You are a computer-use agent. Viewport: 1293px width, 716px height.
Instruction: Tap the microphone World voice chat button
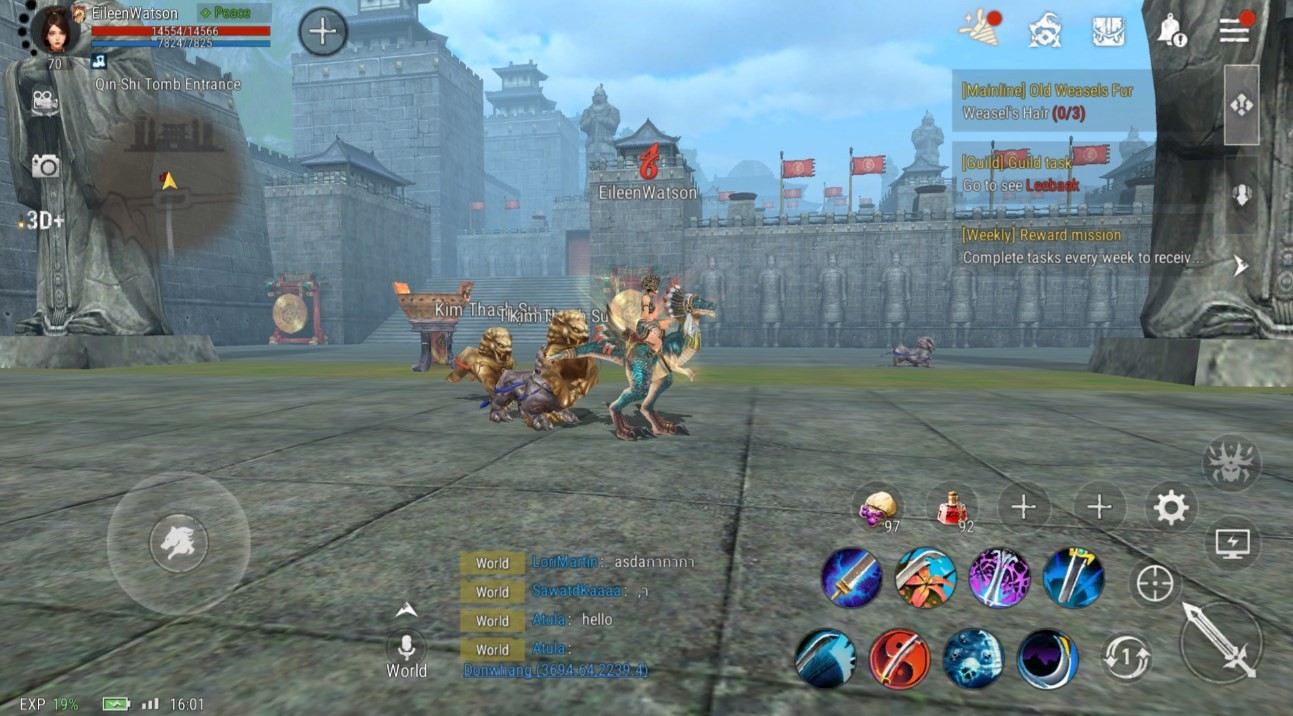pos(406,647)
